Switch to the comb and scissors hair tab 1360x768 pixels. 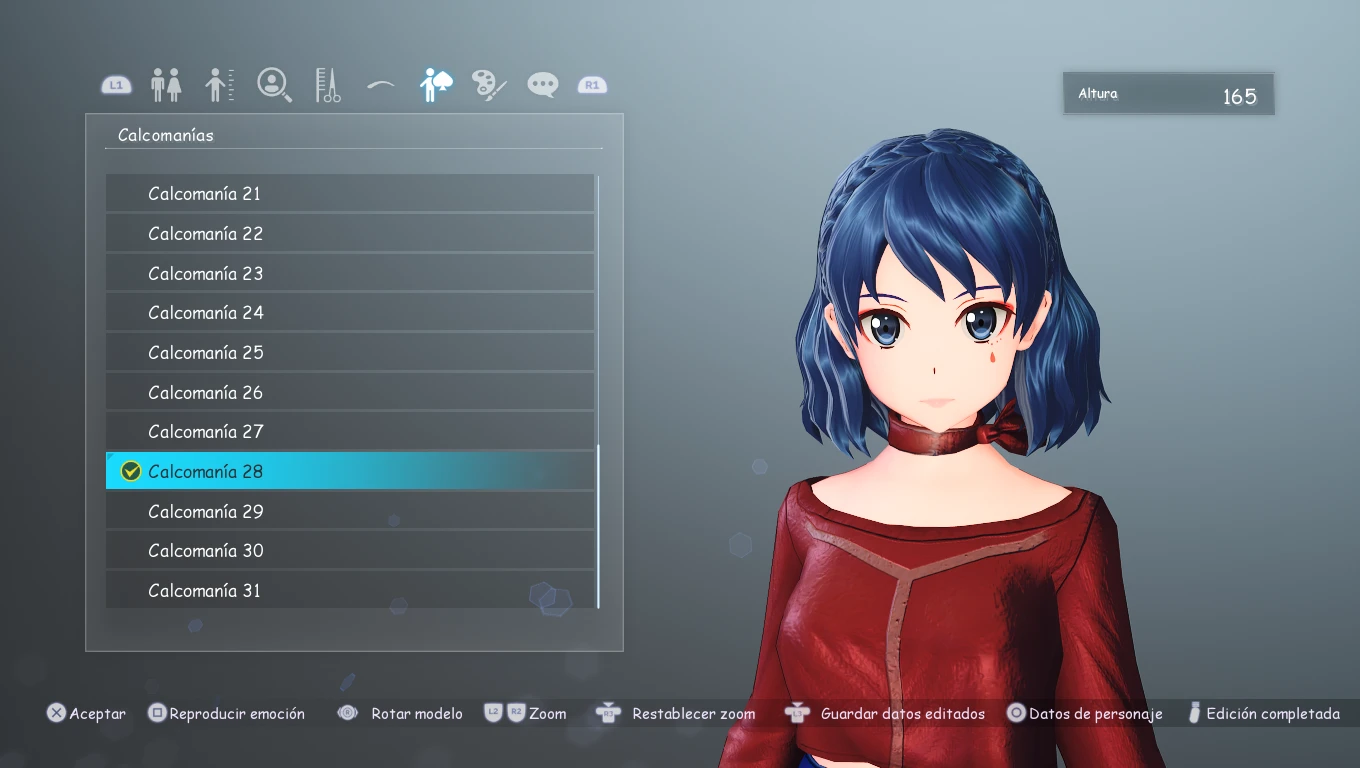pyautogui.click(x=328, y=85)
